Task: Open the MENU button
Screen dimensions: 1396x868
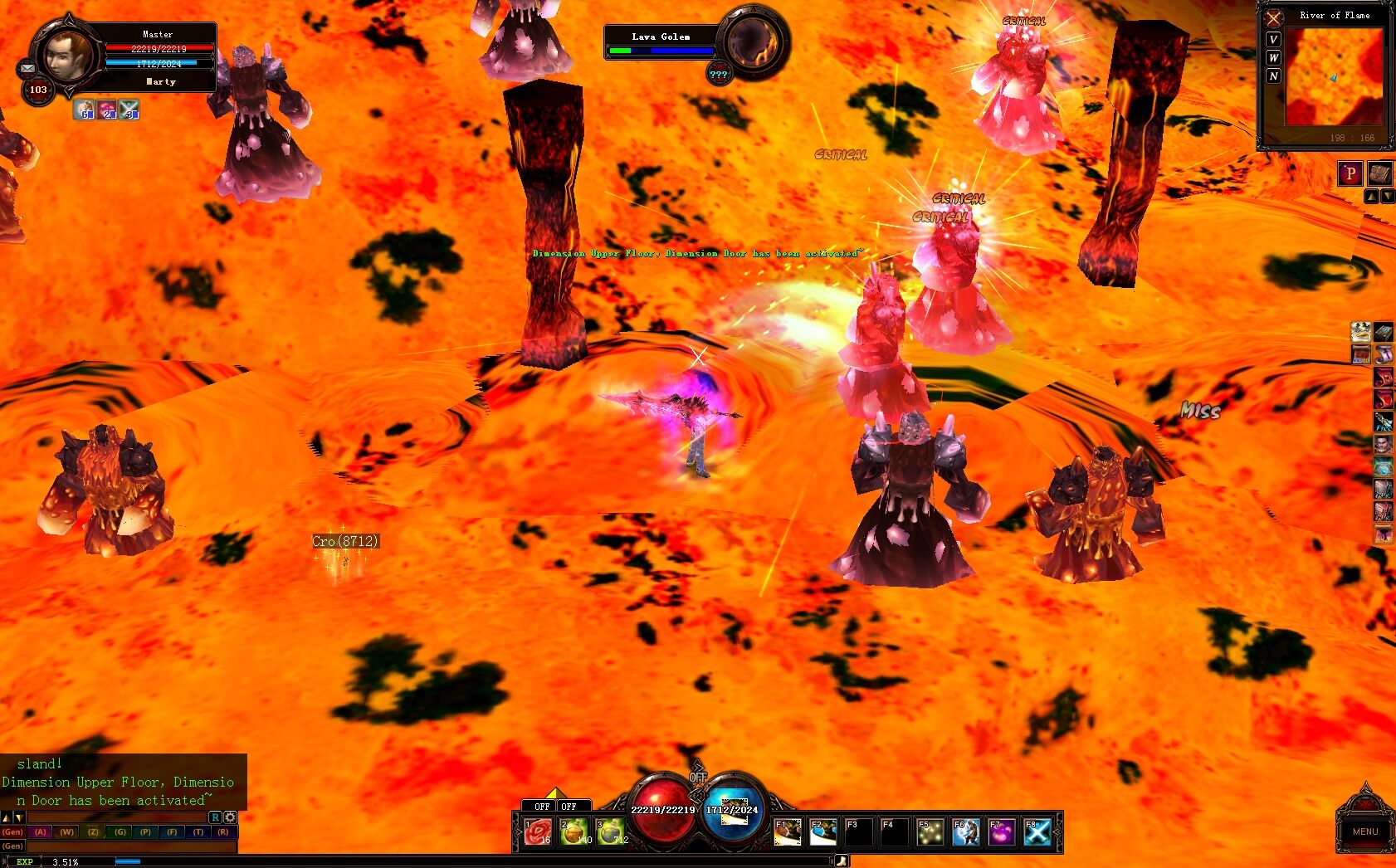Action: click(x=1364, y=831)
